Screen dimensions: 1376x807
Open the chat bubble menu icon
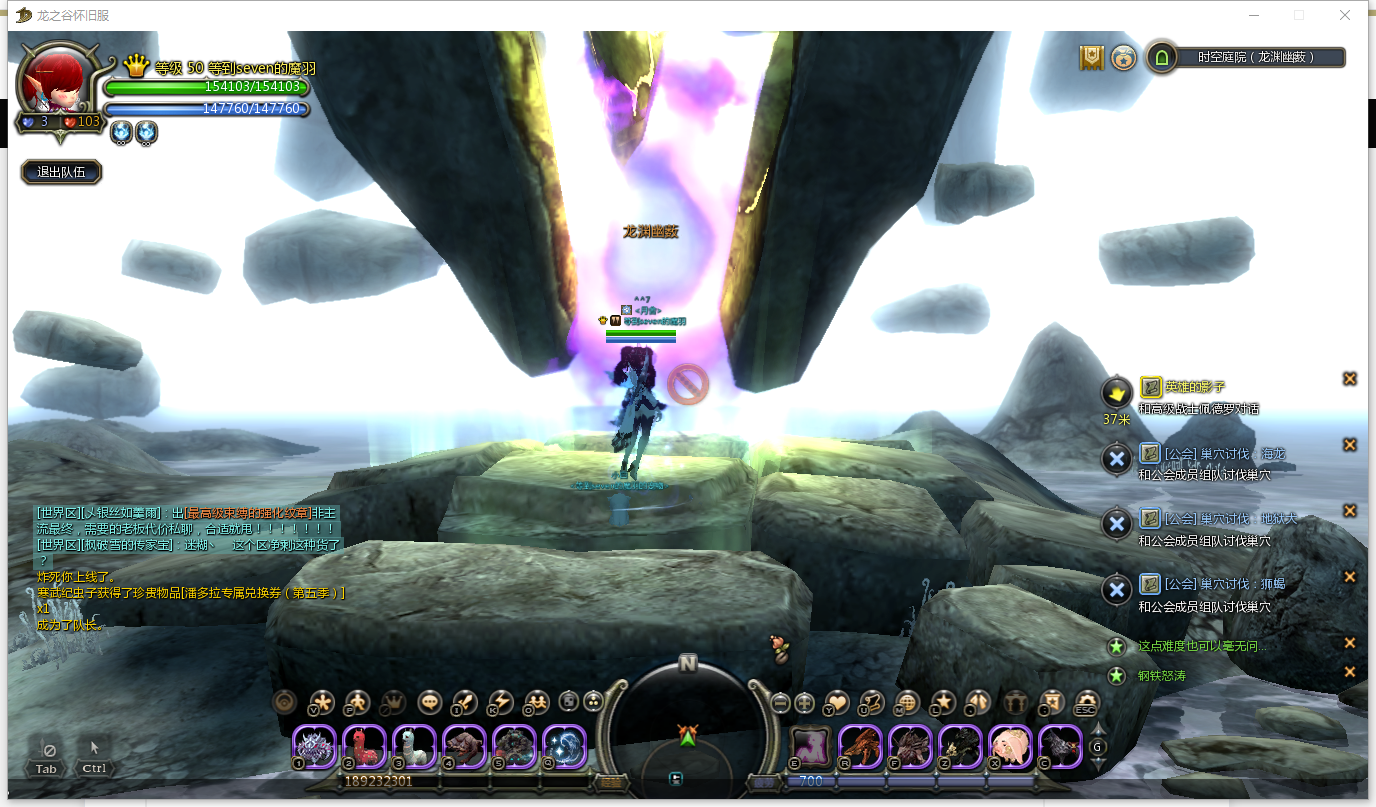(x=430, y=702)
